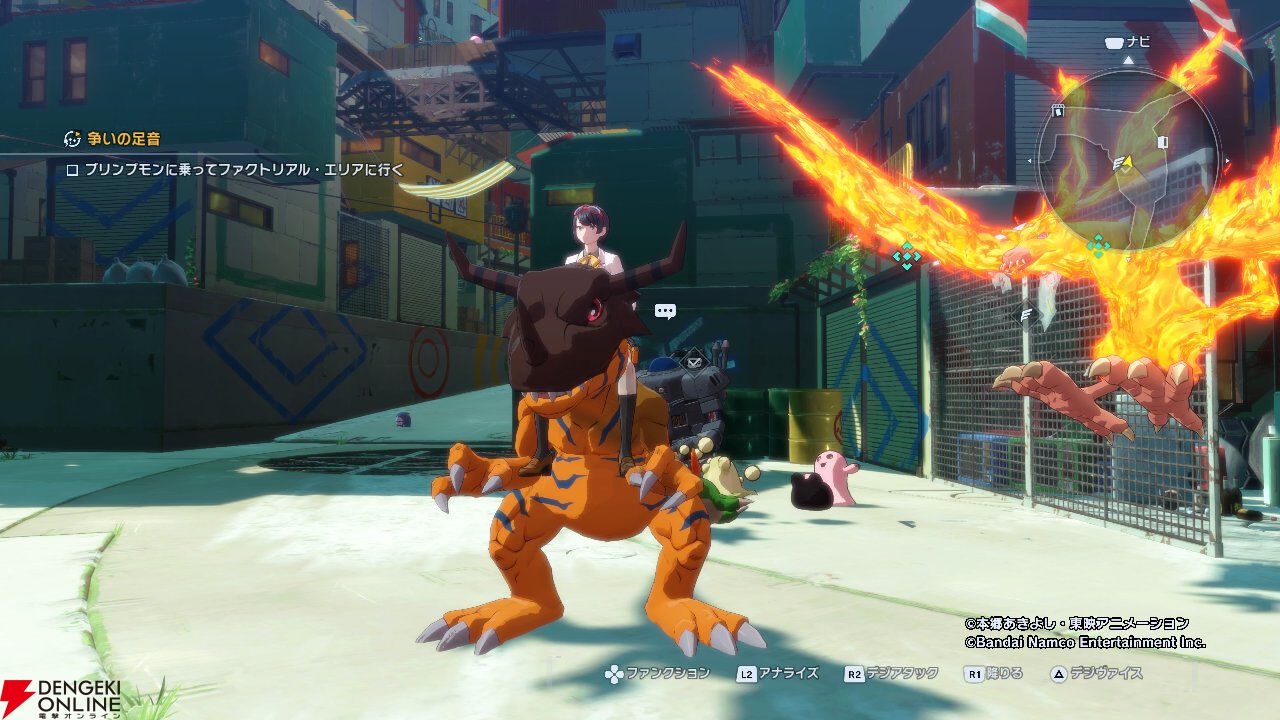Open the 争いの足音 quest tracker
The image size is (1280, 720).
click(113, 139)
